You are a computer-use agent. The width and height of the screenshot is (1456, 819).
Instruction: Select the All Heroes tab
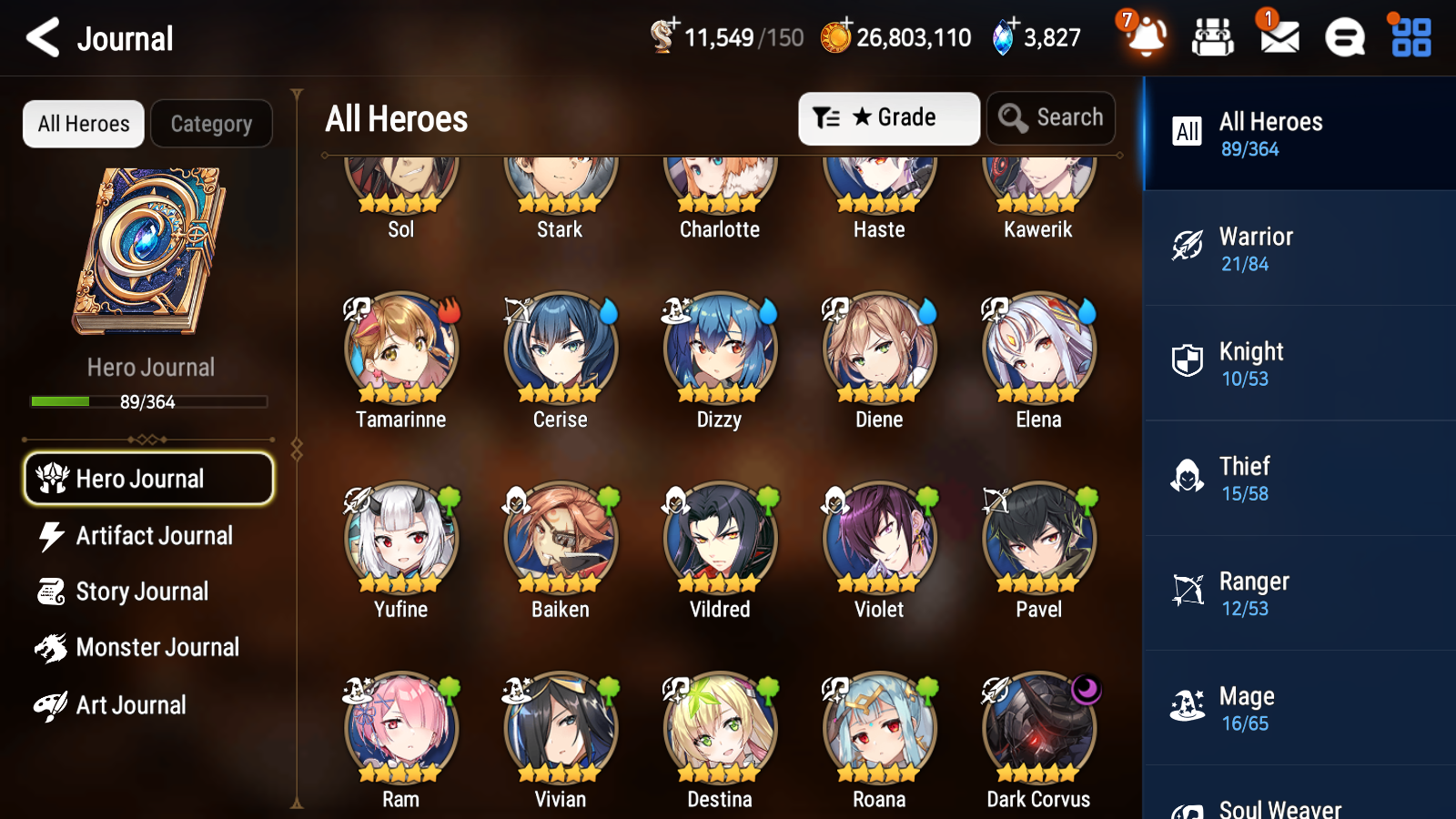tap(83, 124)
